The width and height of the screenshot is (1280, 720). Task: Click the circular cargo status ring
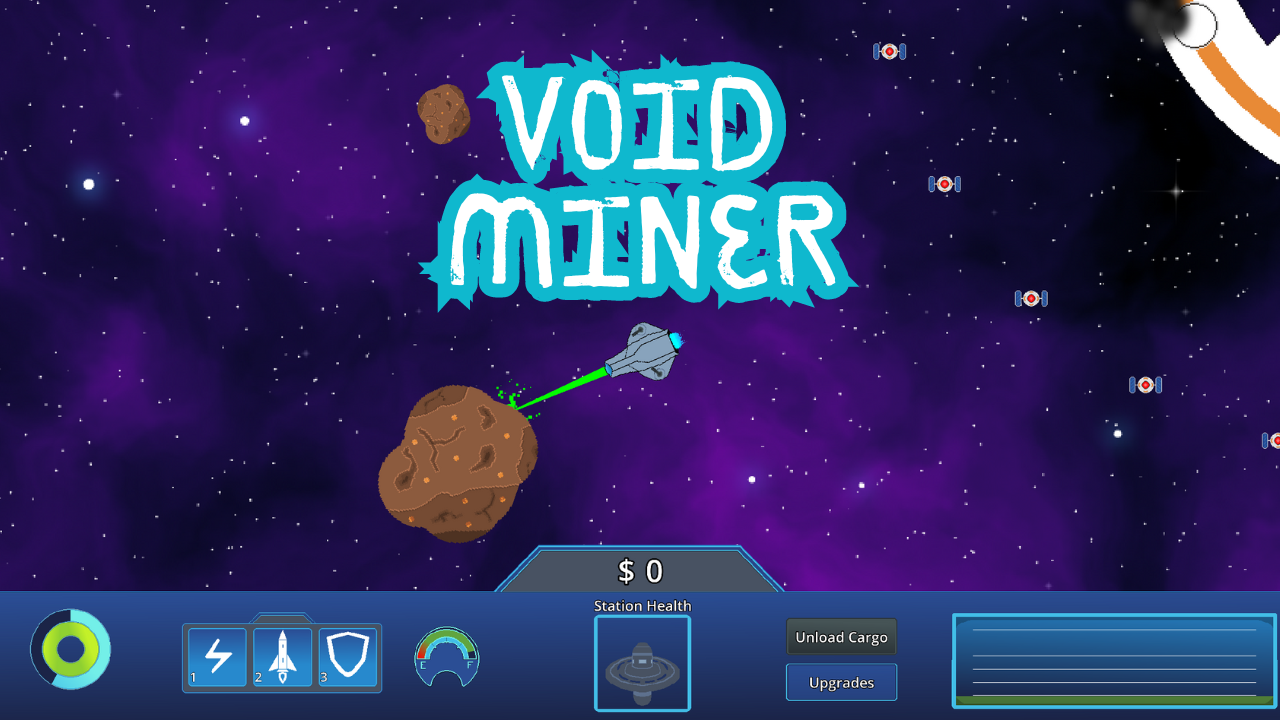click(x=70, y=649)
